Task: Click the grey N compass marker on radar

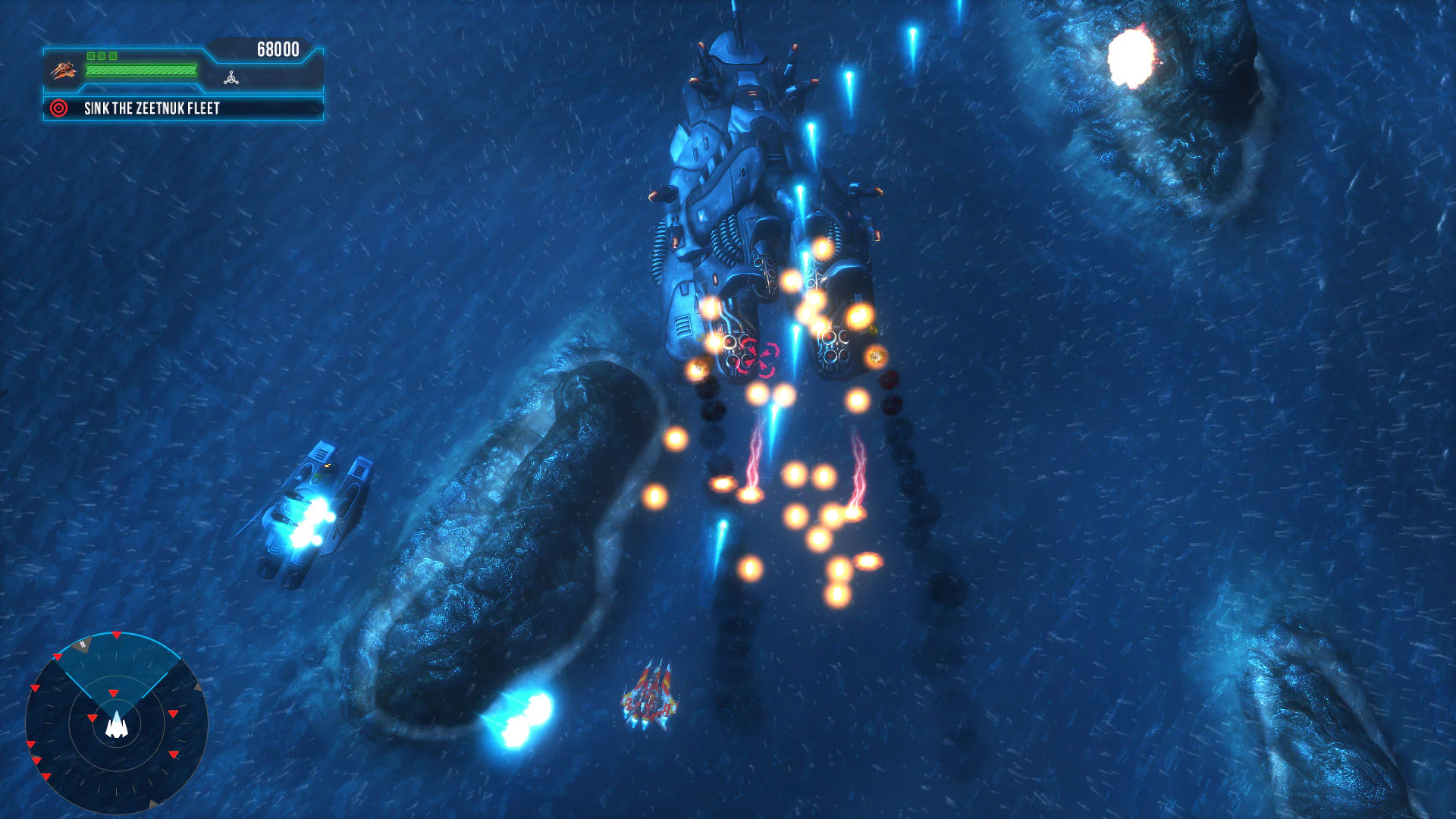Action: [x=83, y=645]
